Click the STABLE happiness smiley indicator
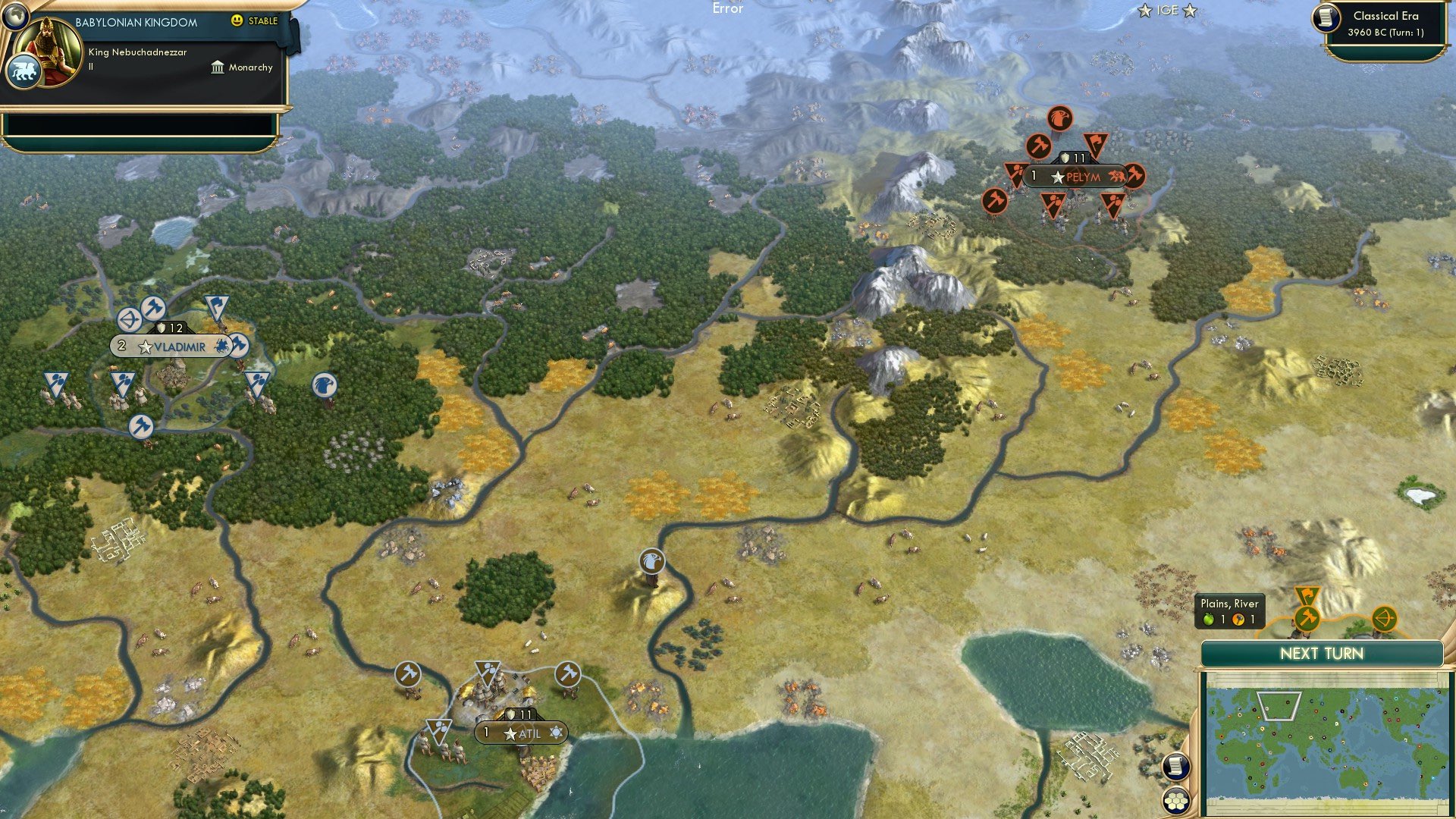Viewport: 1456px width, 819px height. pos(237,20)
